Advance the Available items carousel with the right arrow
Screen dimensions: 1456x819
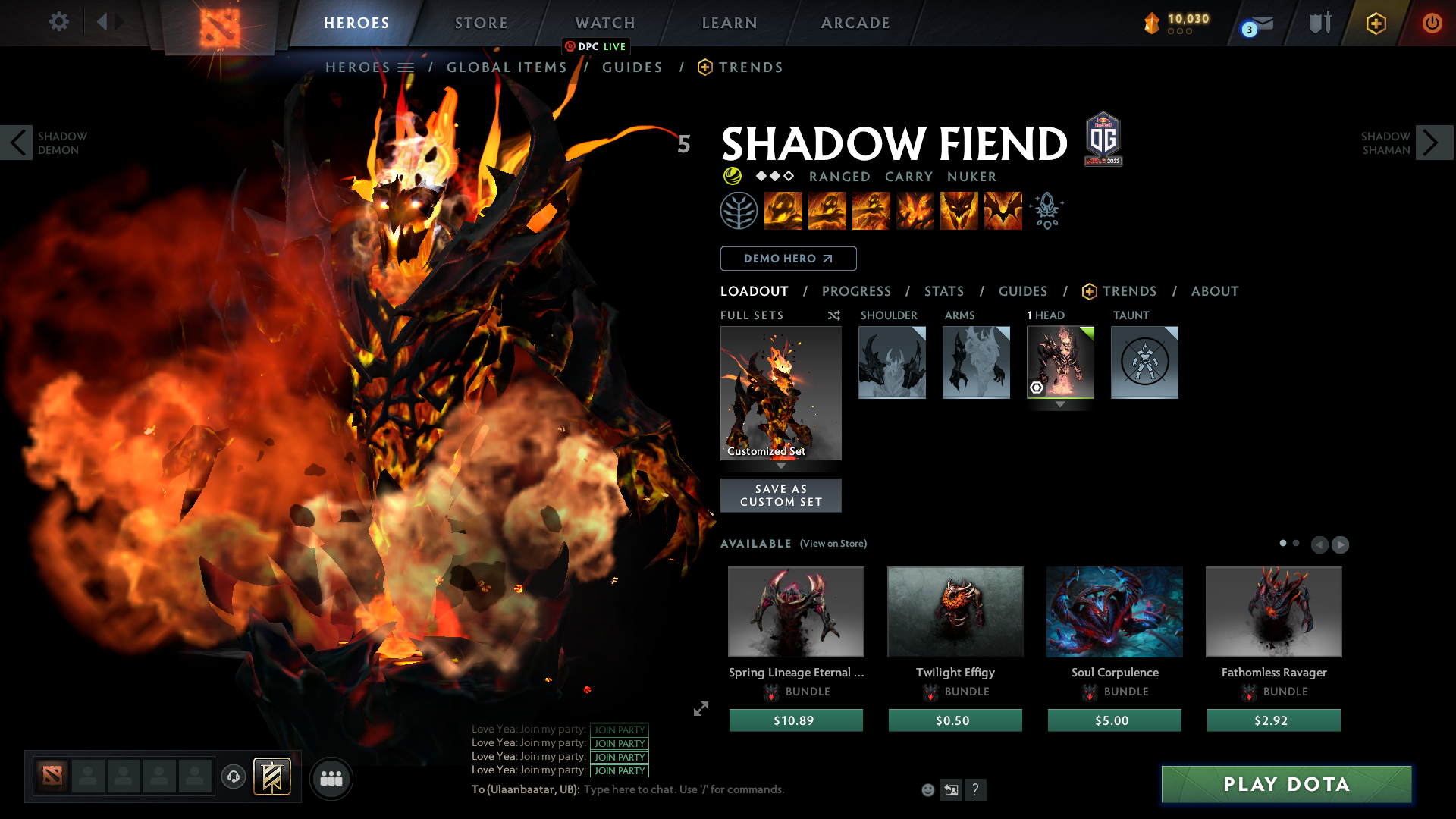(1339, 544)
